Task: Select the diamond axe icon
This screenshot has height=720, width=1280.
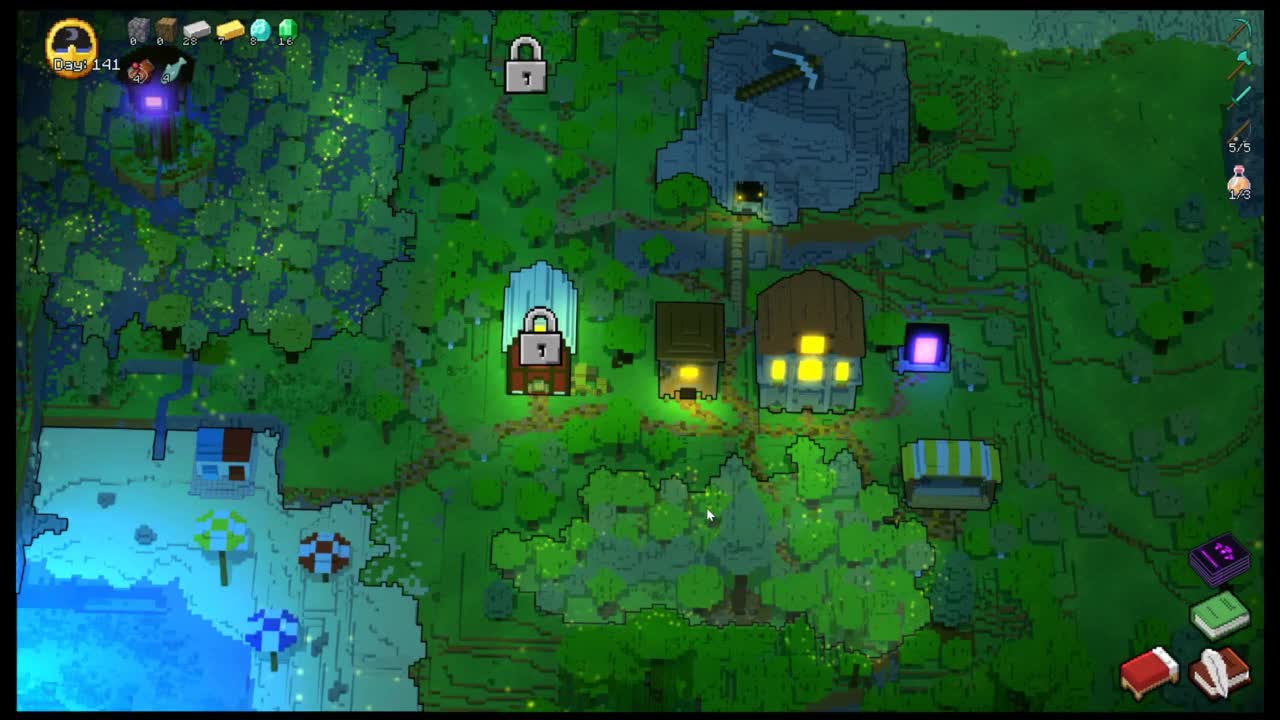Action: point(1241,63)
